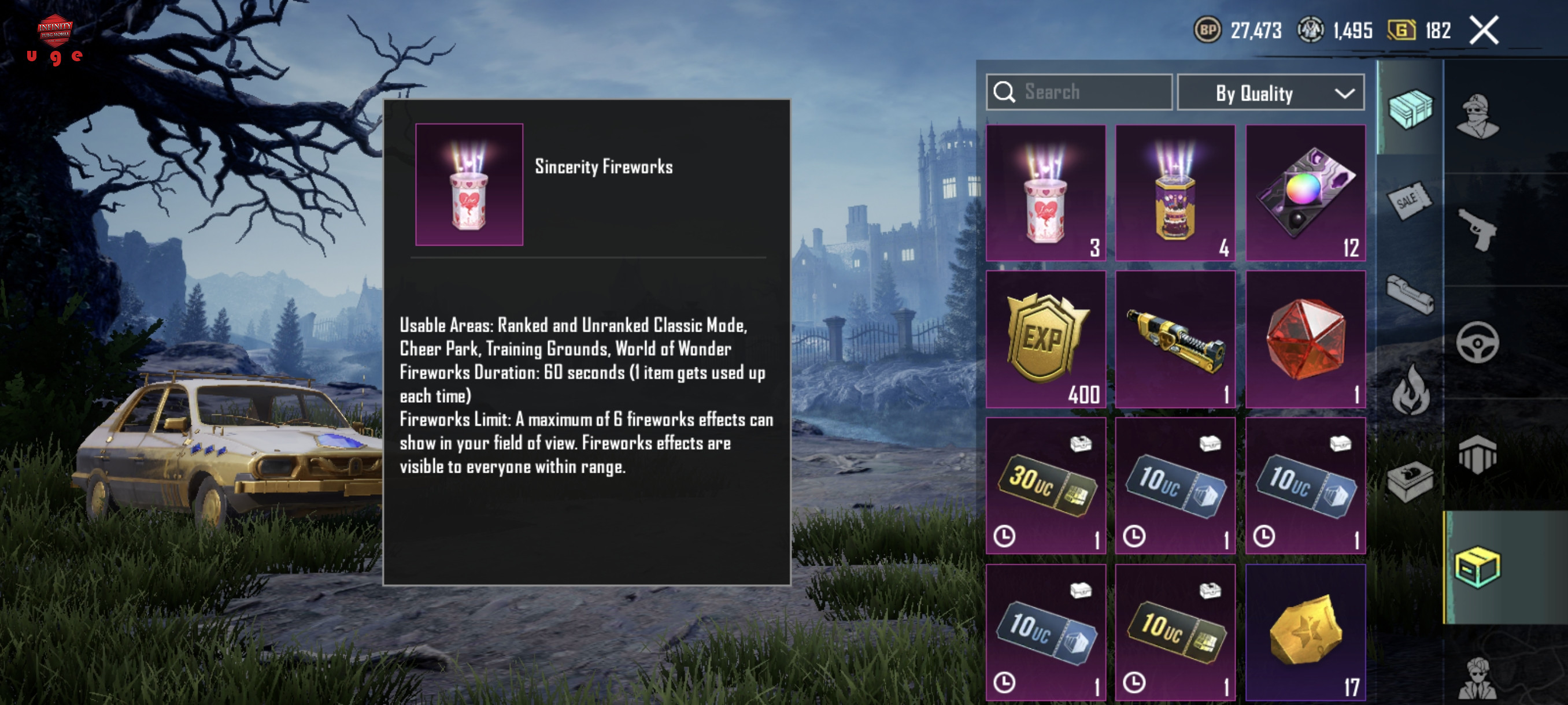Viewport: 1568px width, 705px height.
Task: Switch to the SALE ticket tab
Action: point(1408,201)
